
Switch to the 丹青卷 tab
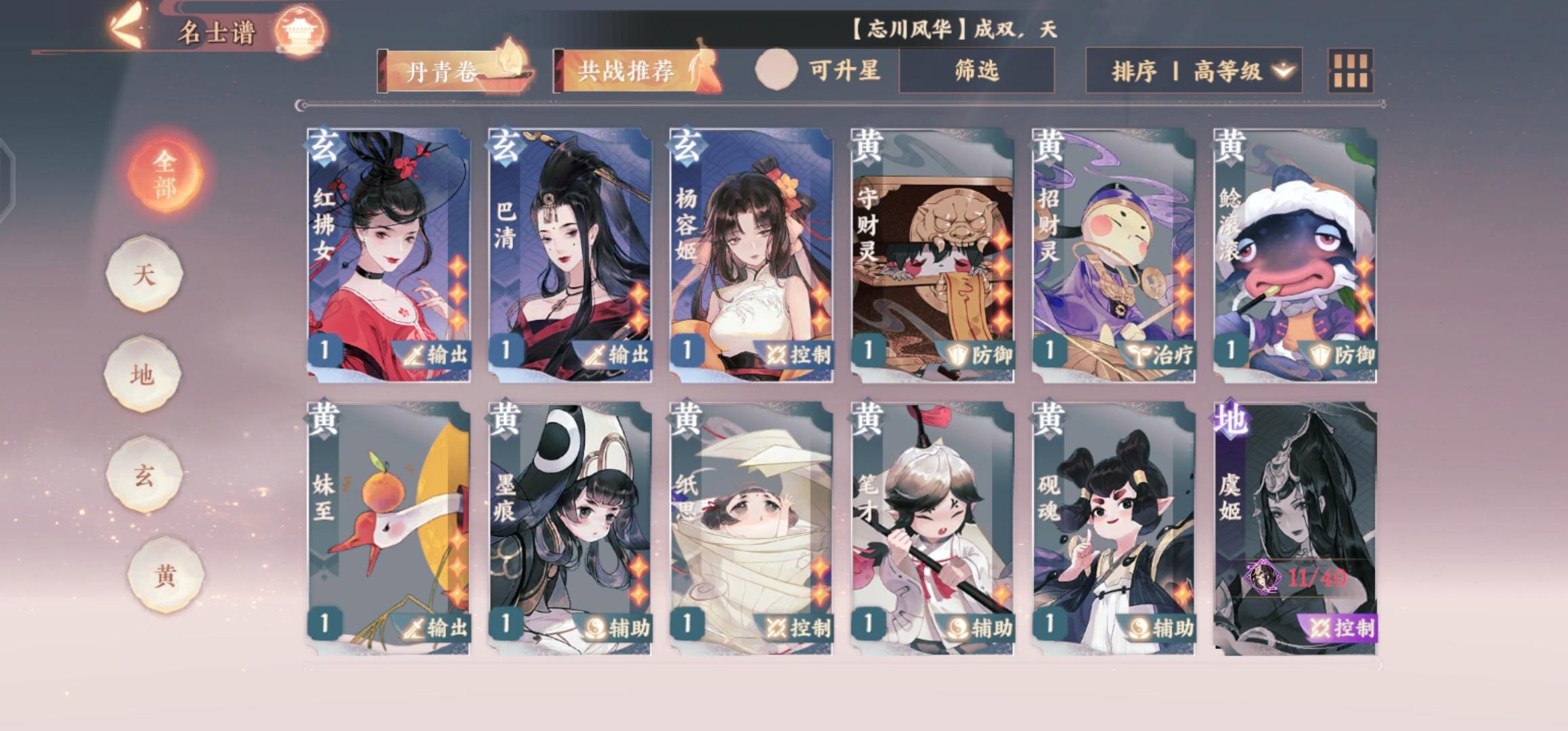[x=446, y=70]
